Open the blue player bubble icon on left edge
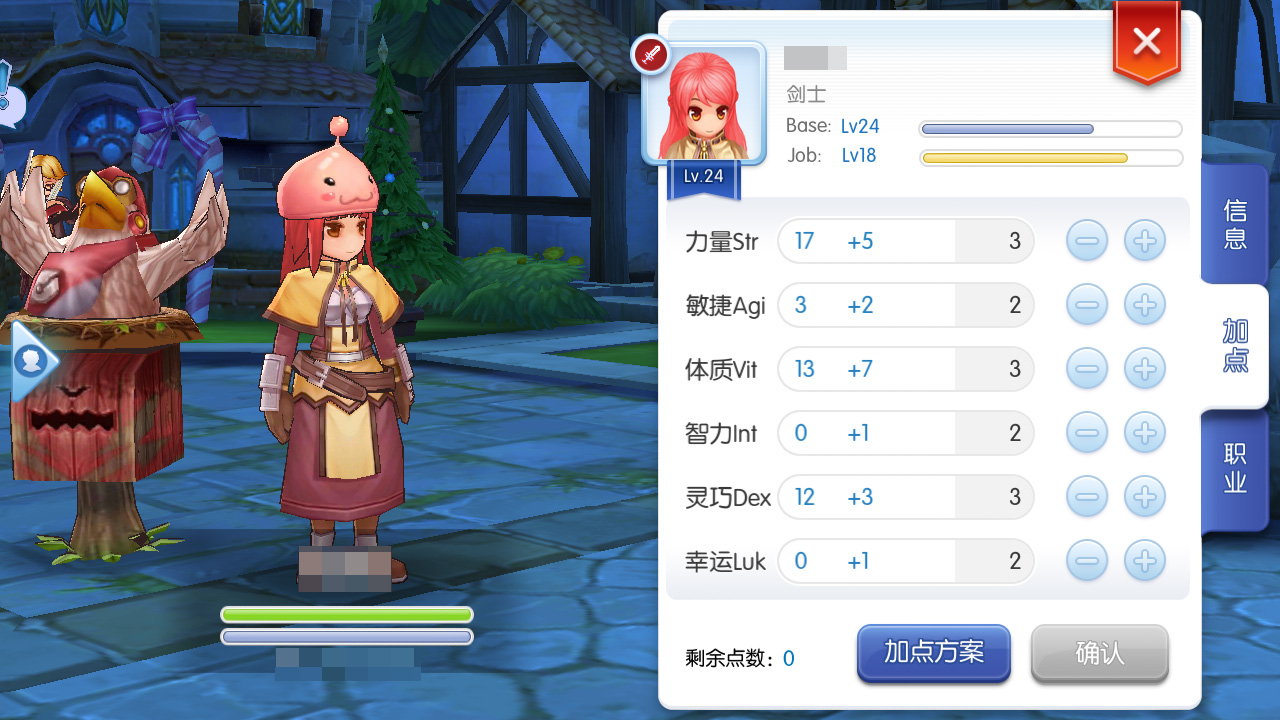Image resolution: width=1280 pixels, height=720 pixels. coord(30,362)
